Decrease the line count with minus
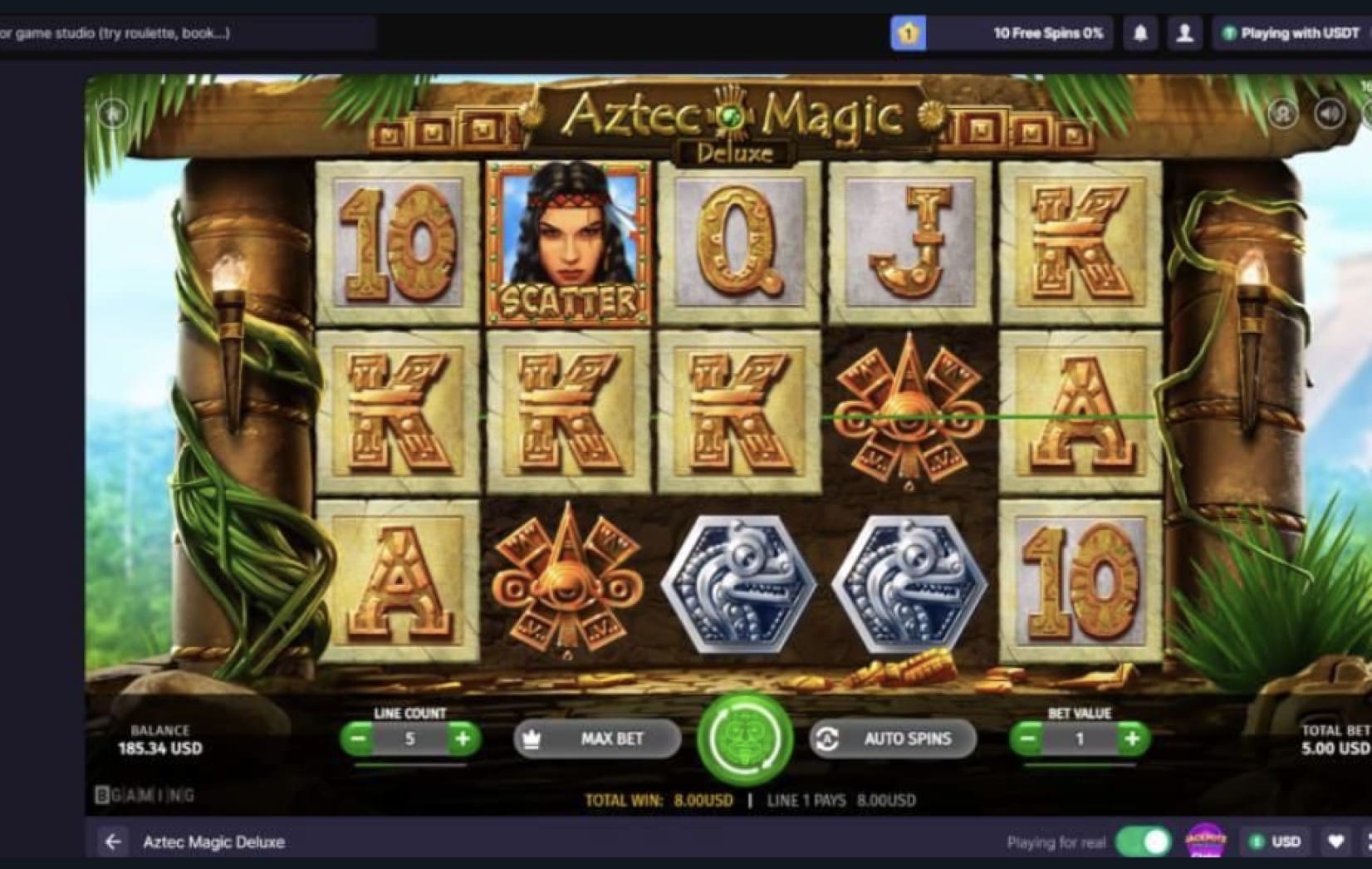This screenshot has width=1372, height=869. click(x=359, y=738)
